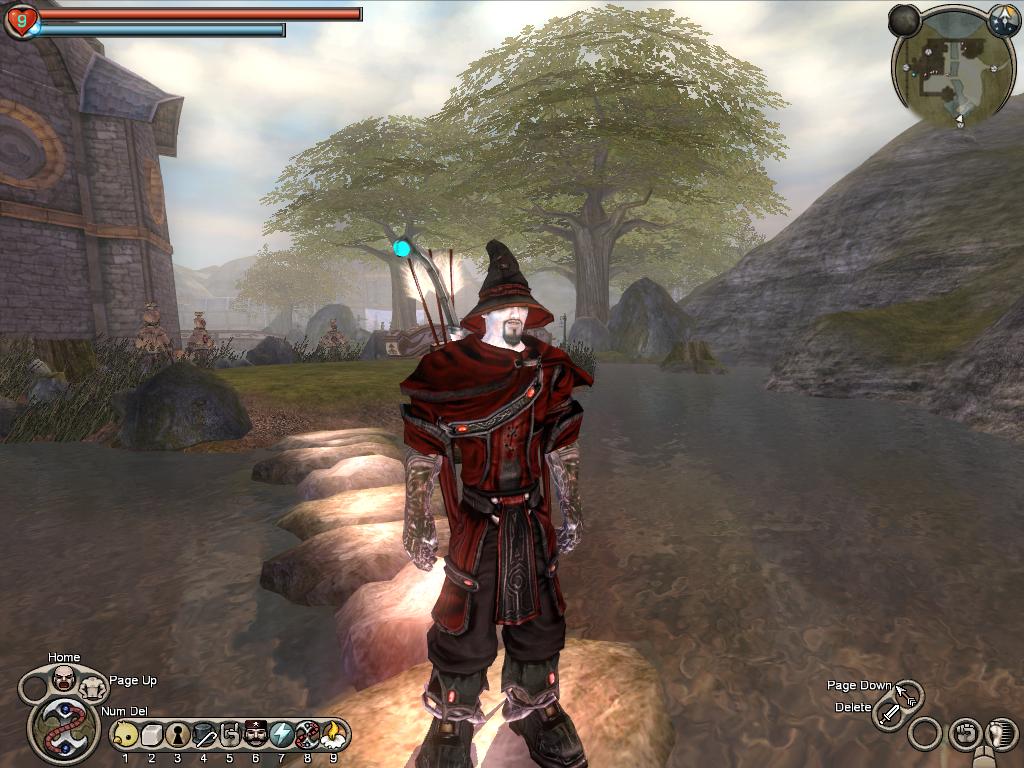Image resolution: width=1024 pixels, height=768 pixels.
Task: Switch to the bow and arrow weapon
Action: tap(908, 694)
